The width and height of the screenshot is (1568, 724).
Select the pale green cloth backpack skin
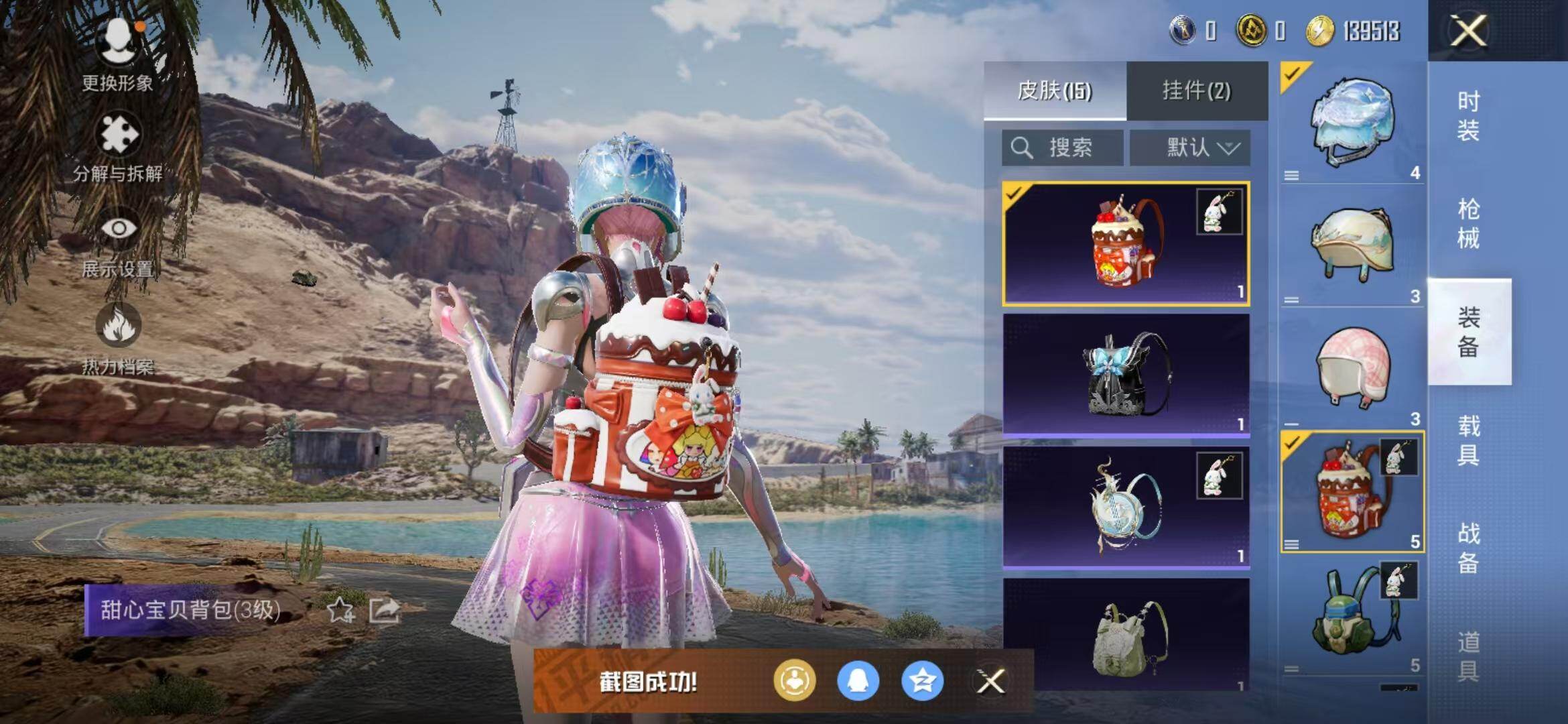[1126, 636]
